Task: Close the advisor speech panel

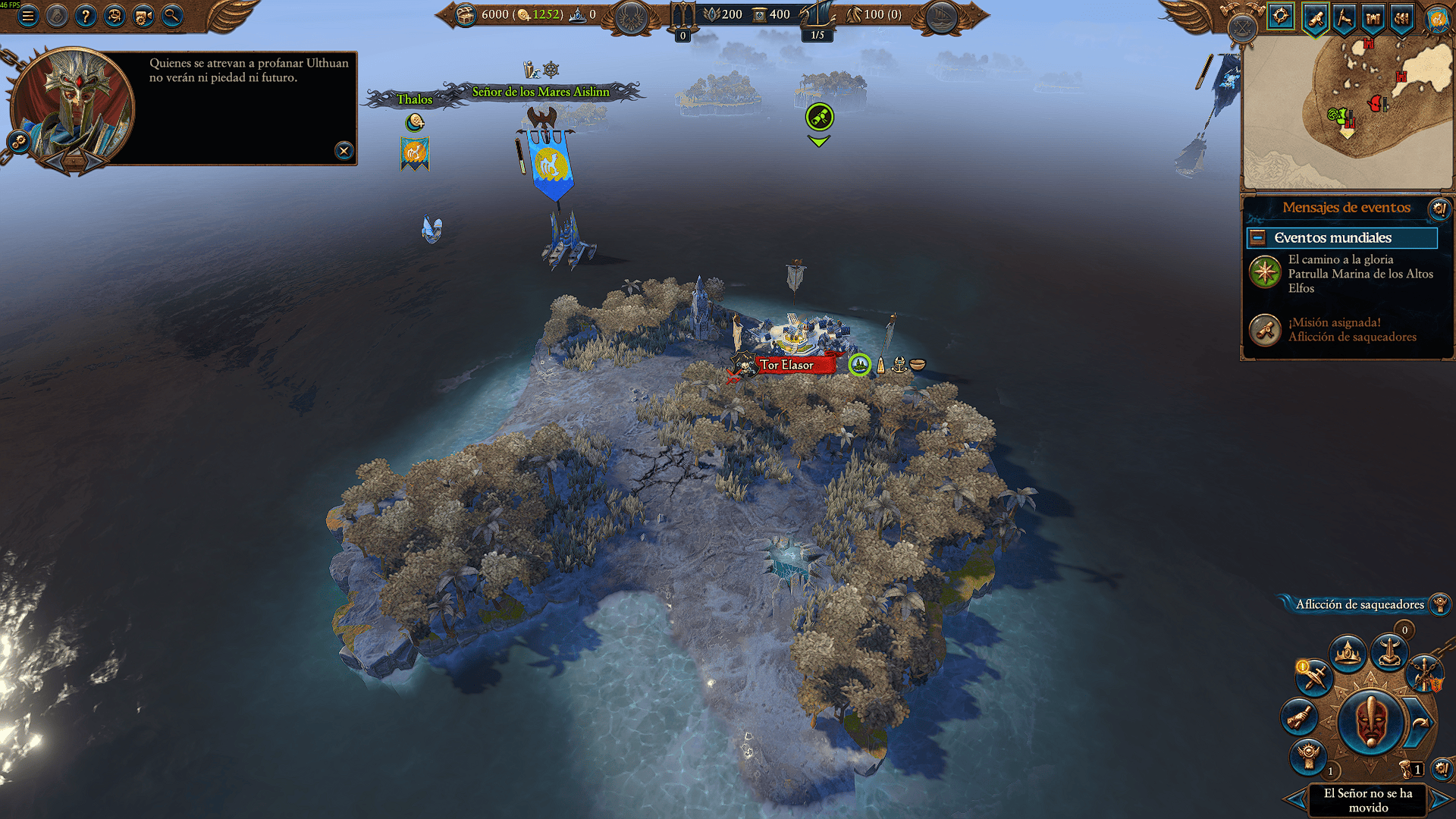Action: click(x=344, y=150)
